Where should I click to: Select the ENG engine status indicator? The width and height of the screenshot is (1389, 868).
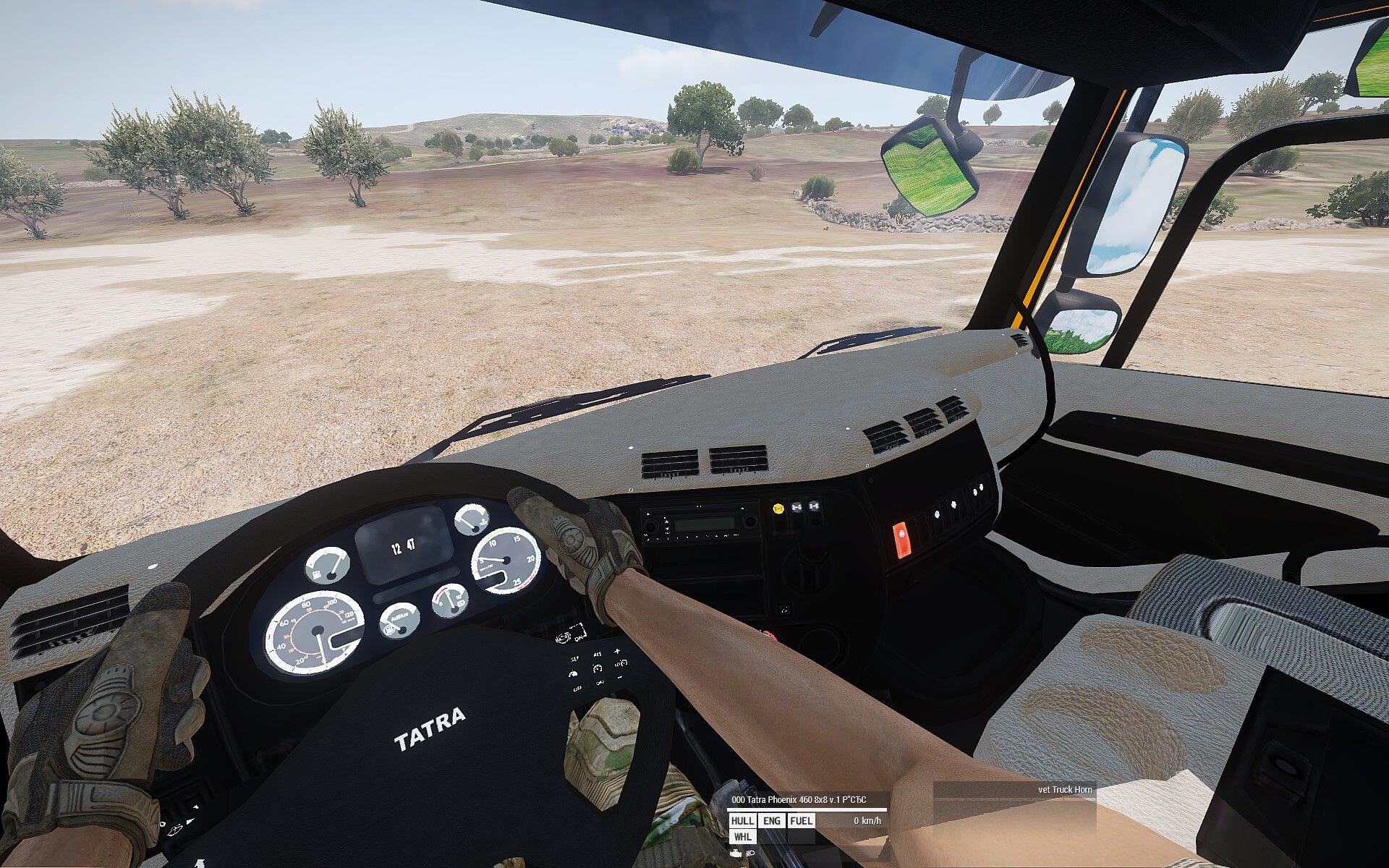coord(772,820)
